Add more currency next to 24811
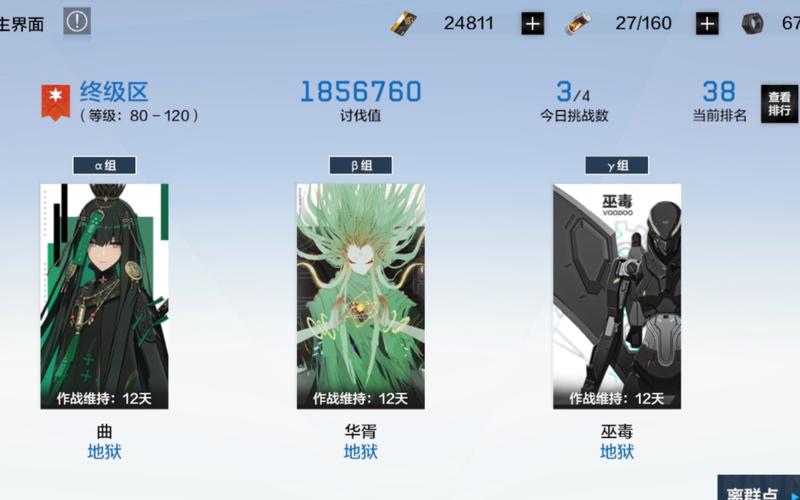Image resolution: width=800 pixels, height=500 pixels. point(533,24)
